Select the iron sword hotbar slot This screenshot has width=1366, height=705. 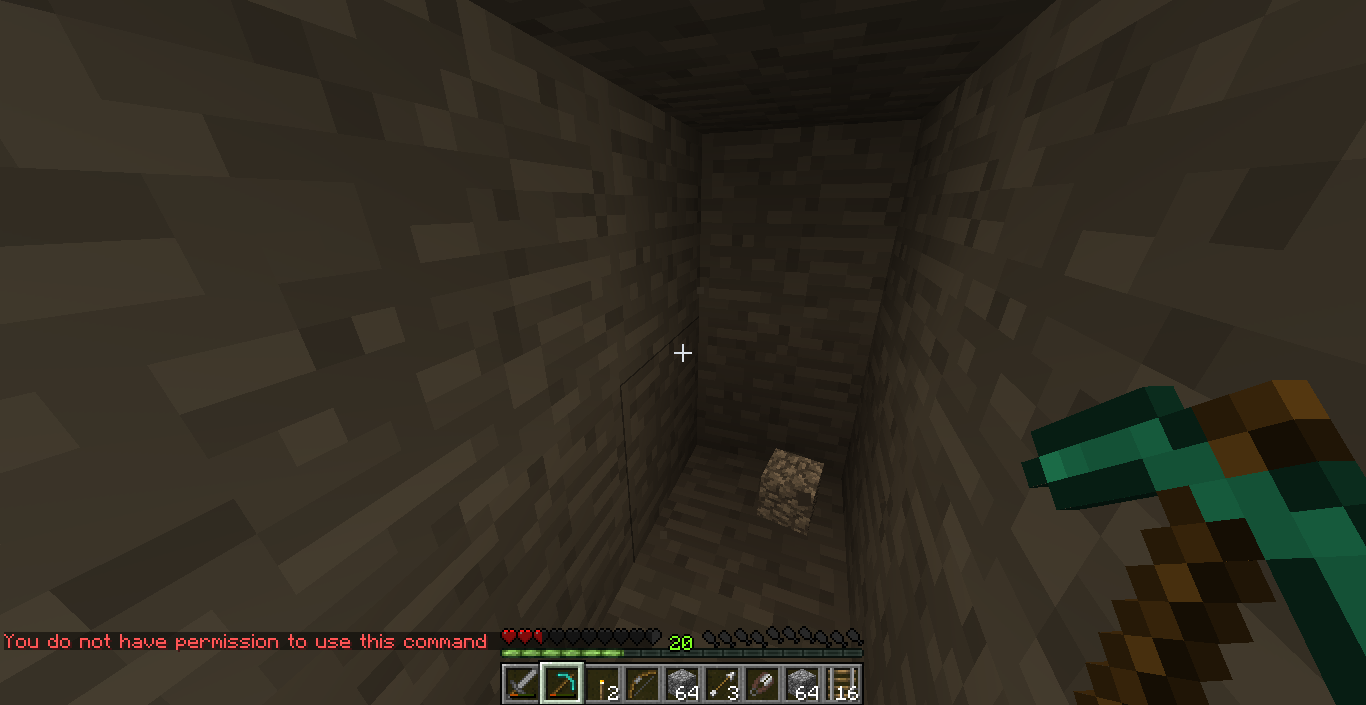(x=520, y=684)
